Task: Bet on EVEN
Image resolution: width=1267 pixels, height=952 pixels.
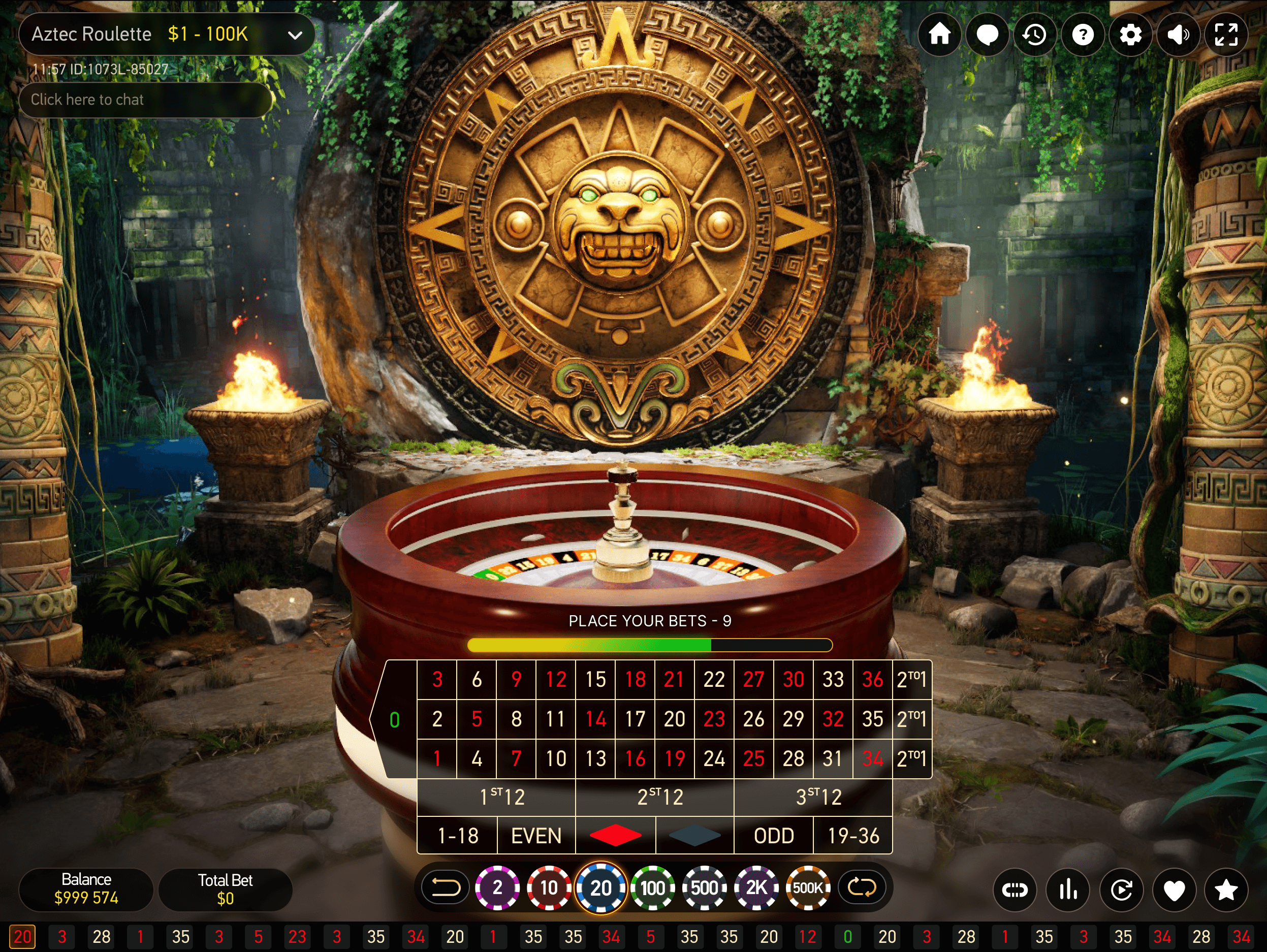Action: point(536,836)
